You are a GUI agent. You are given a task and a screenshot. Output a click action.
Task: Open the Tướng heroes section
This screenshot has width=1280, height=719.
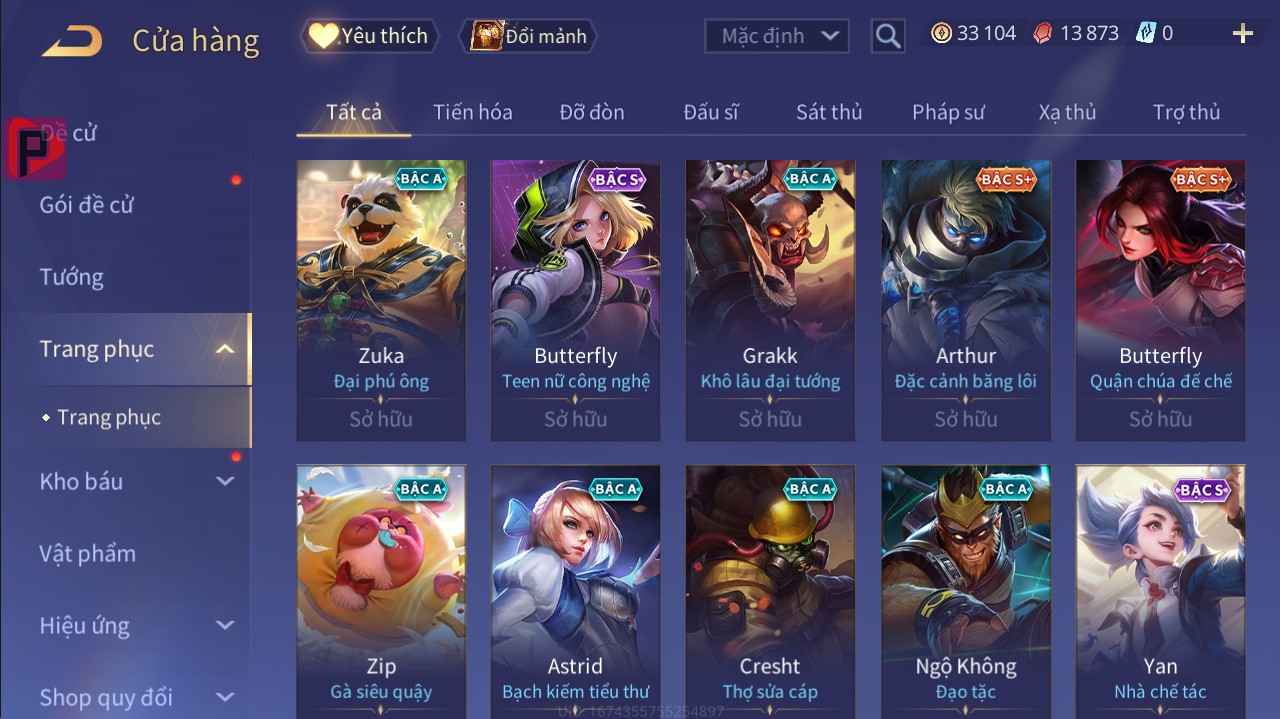[x=72, y=277]
